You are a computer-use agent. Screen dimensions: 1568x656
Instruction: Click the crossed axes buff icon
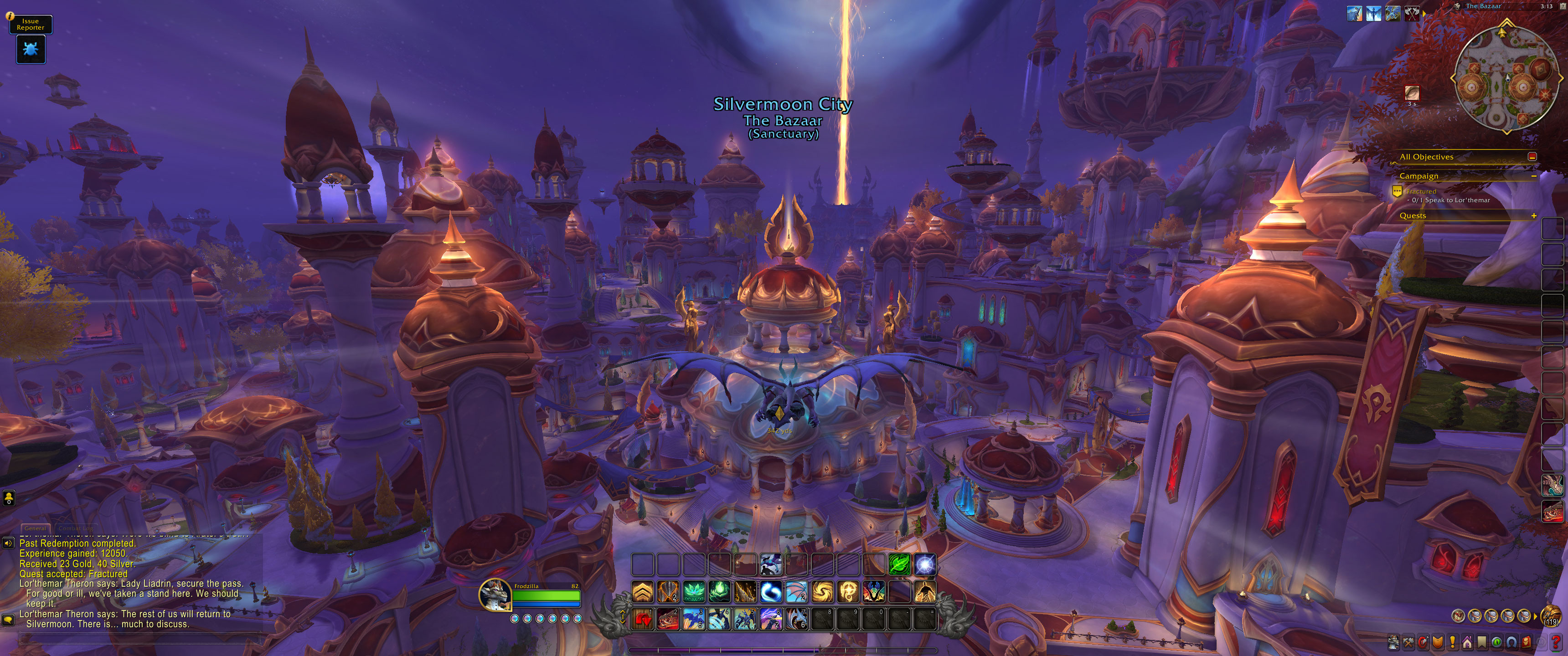coord(1412,13)
